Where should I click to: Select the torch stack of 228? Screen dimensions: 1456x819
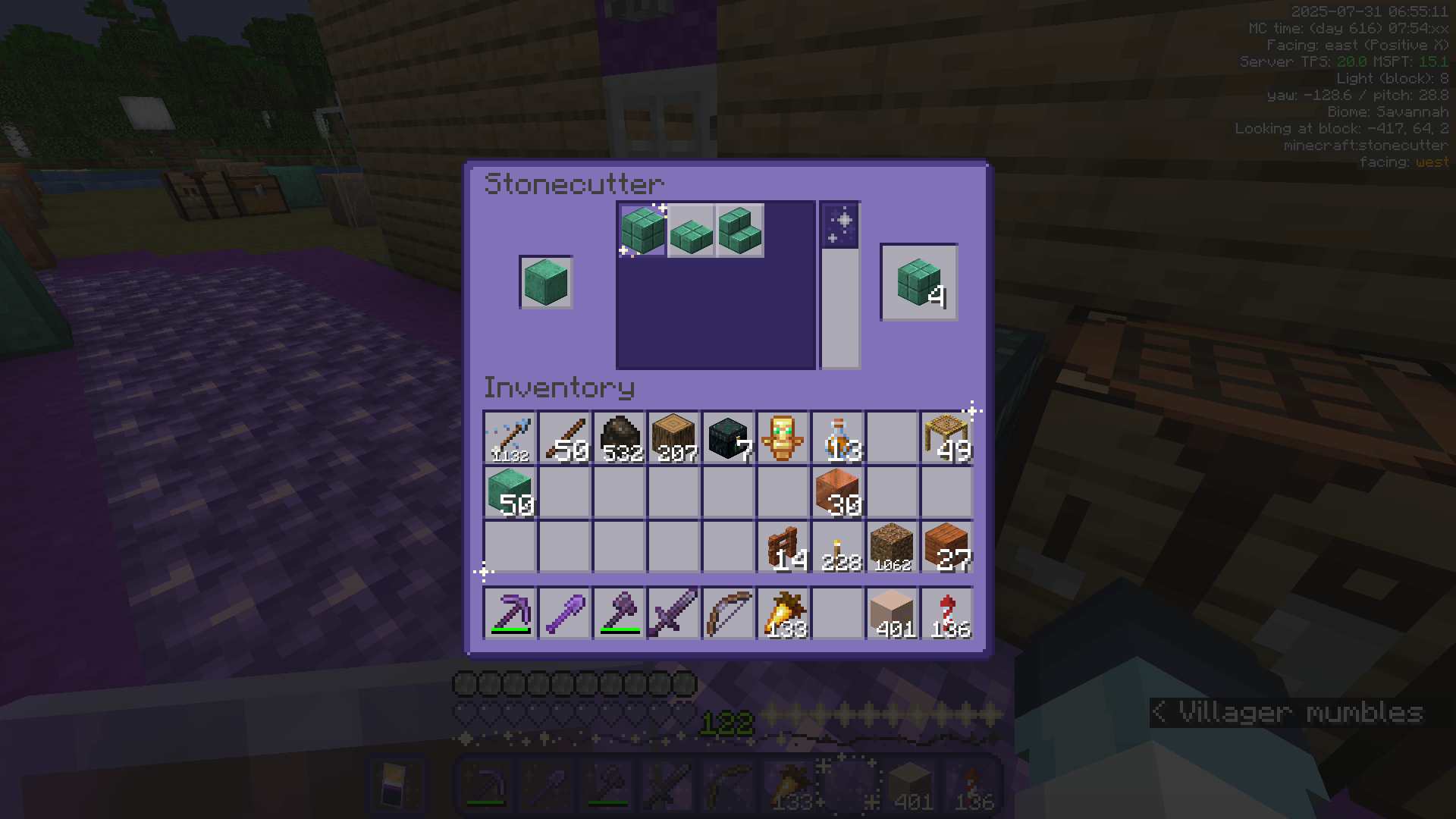coord(838,548)
